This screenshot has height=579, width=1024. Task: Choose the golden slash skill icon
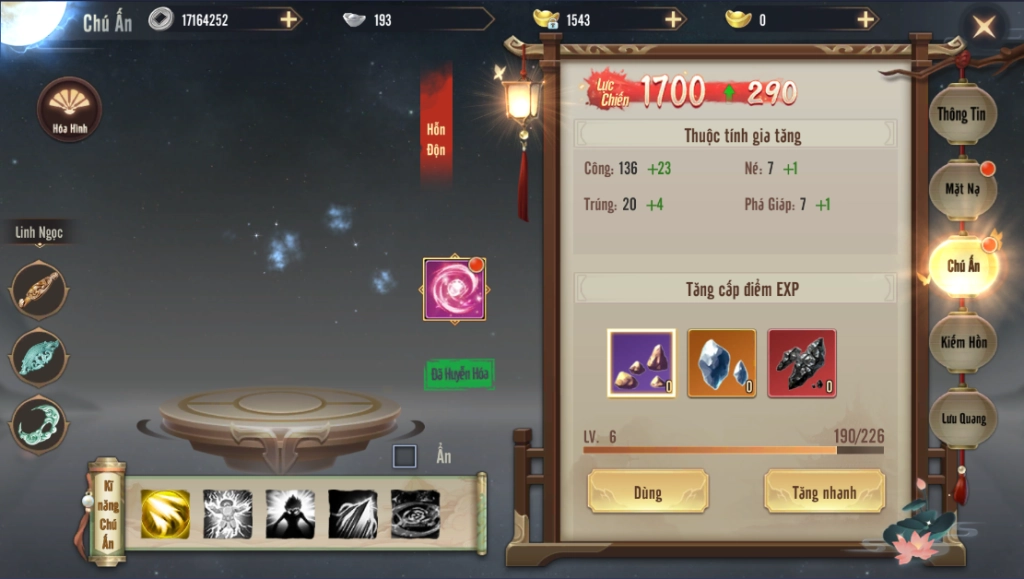tap(165, 514)
